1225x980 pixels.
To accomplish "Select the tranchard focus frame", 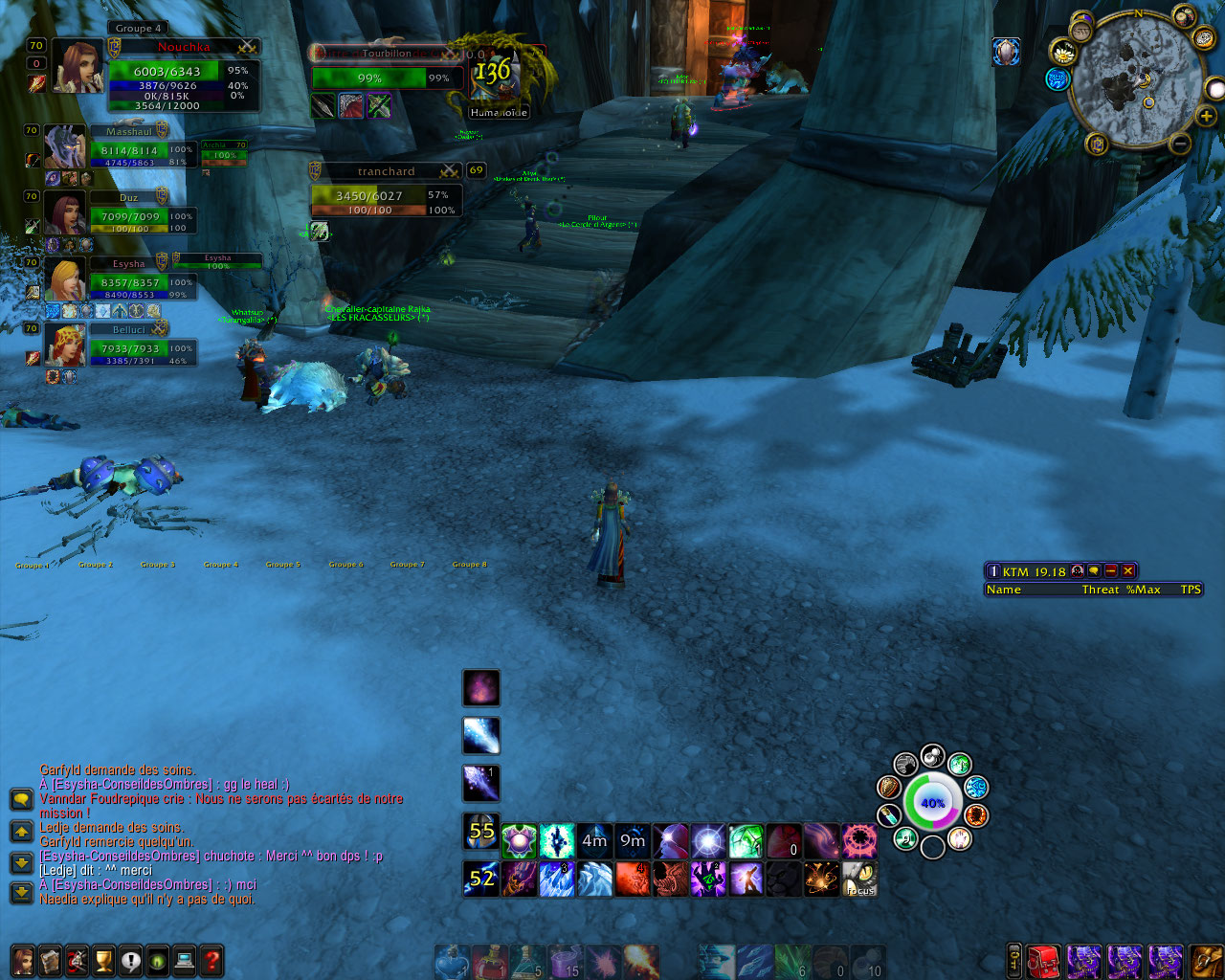I will 386,196.
